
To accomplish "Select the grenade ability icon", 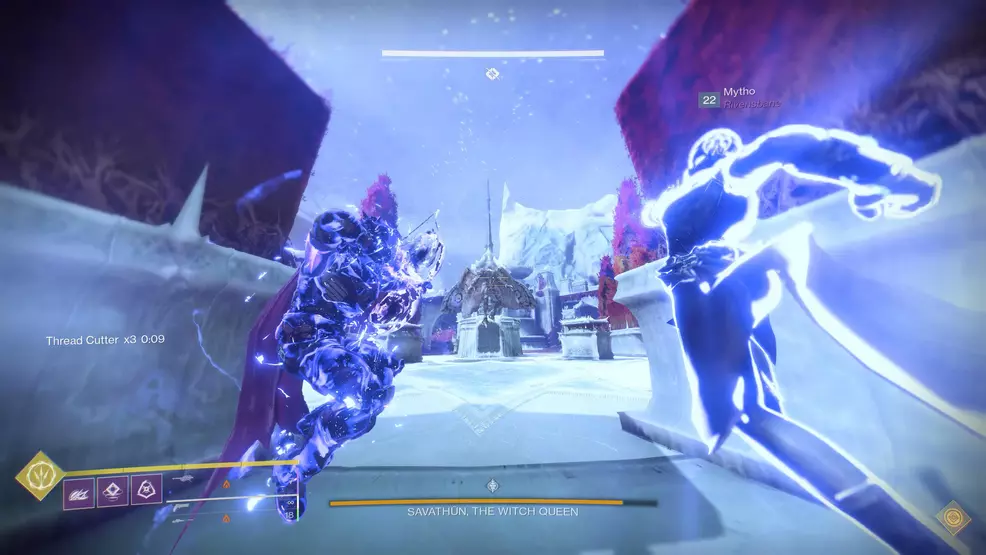I will coord(80,491).
